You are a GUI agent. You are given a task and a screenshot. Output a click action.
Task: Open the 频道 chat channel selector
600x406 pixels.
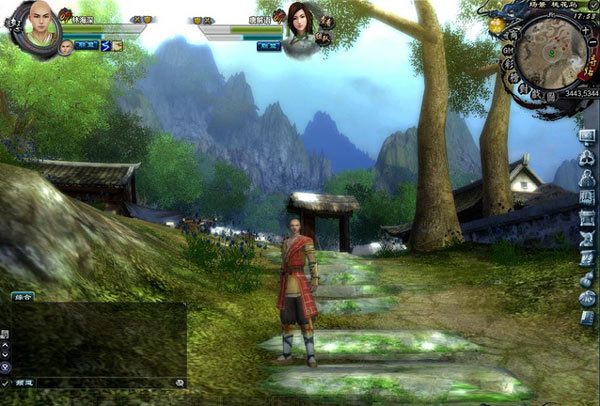point(23,382)
